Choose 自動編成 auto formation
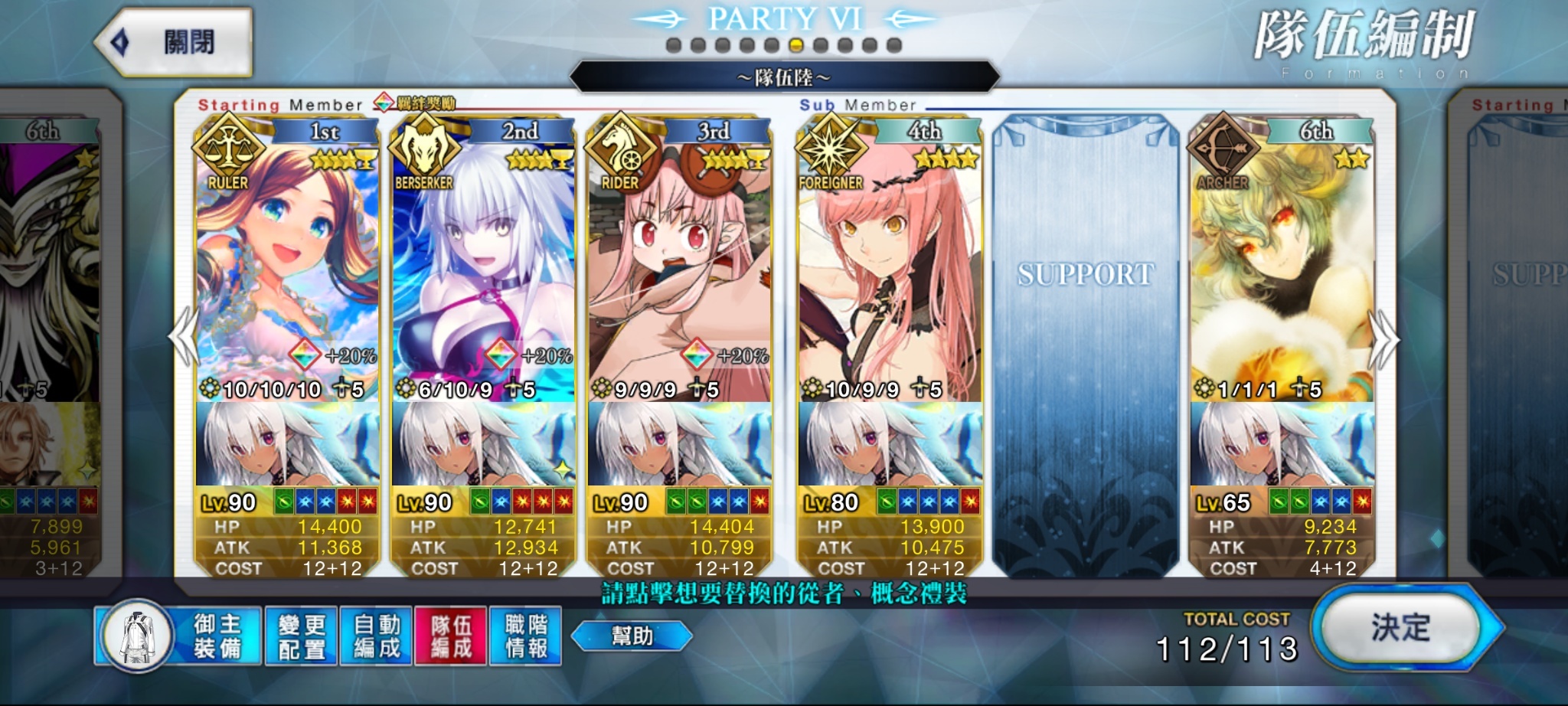Image resolution: width=1568 pixels, height=706 pixels. click(376, 636)
